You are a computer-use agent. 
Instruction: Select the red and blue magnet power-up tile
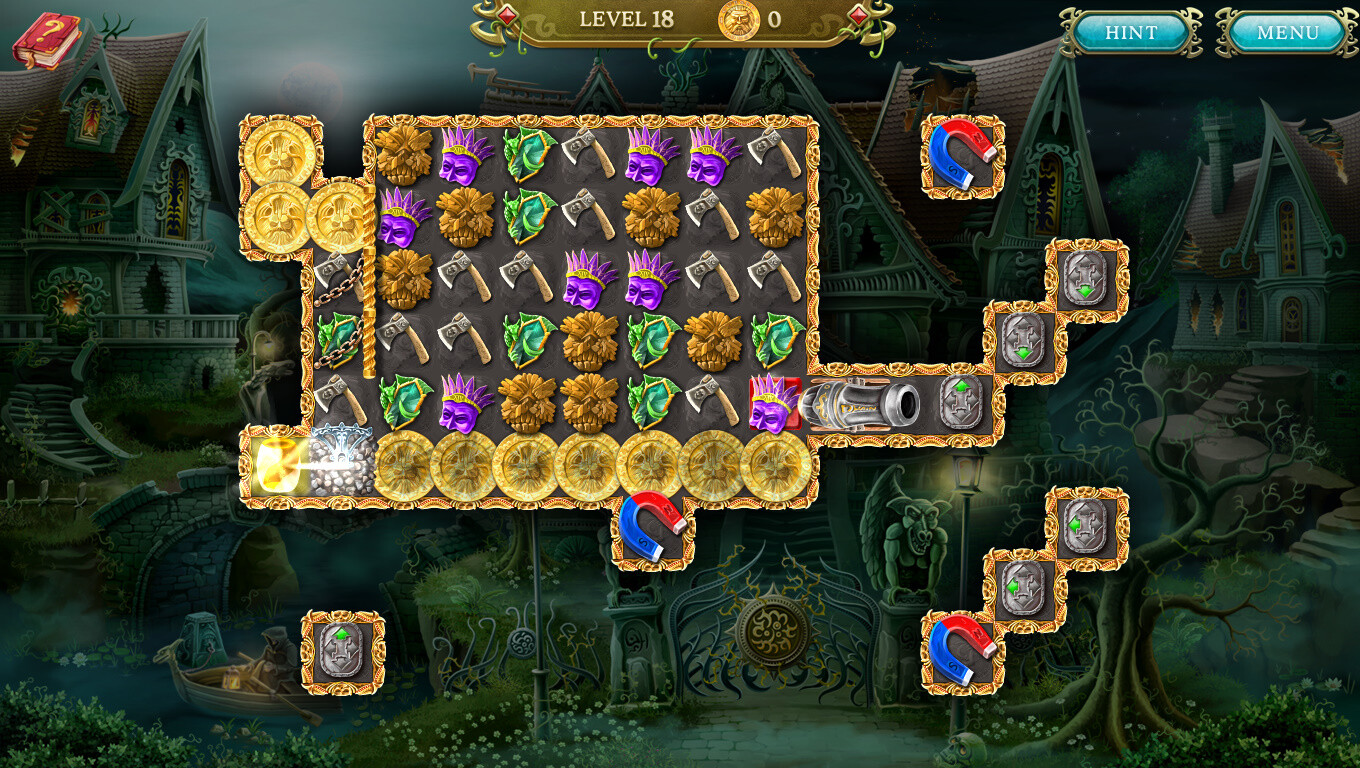tap(958, 157)
